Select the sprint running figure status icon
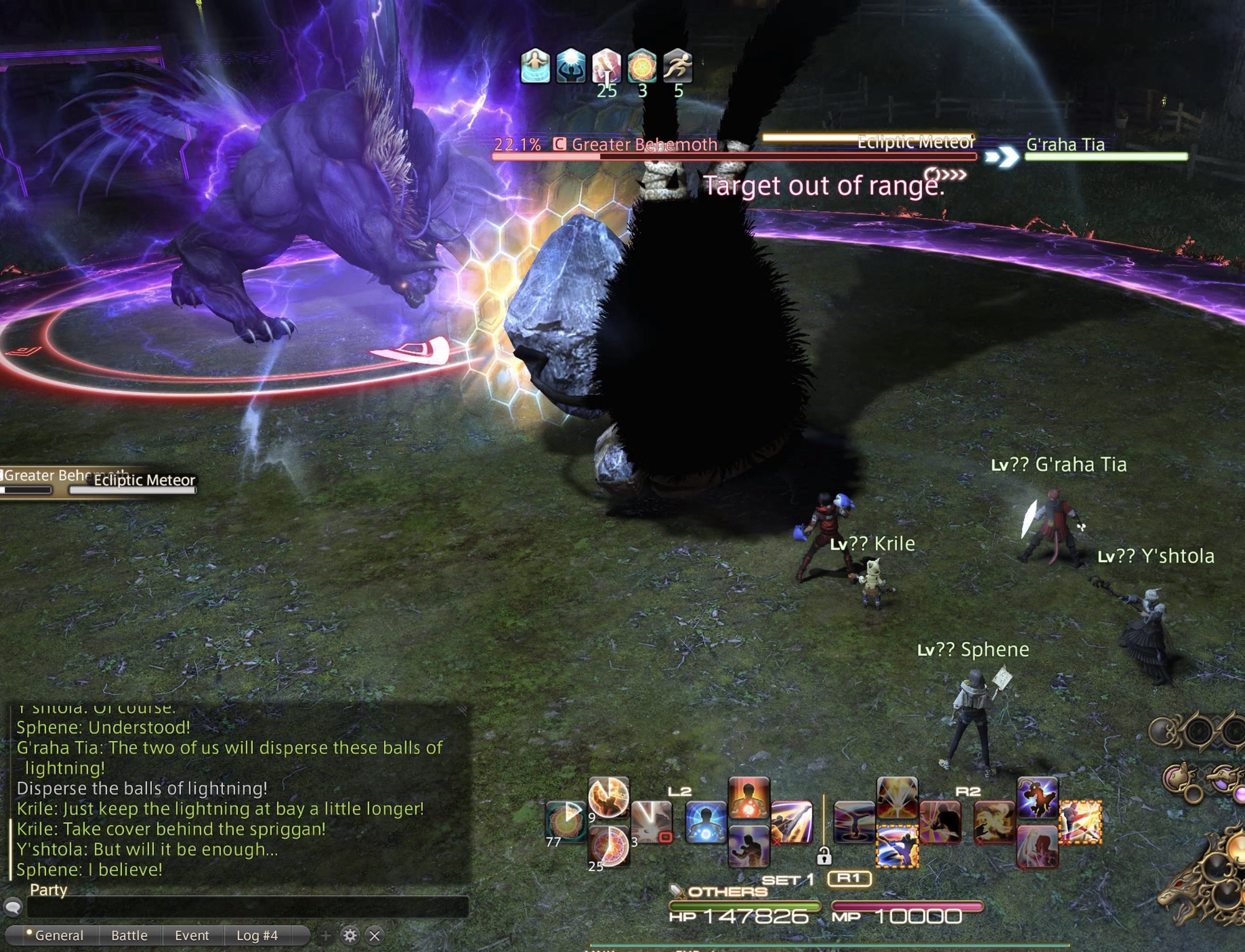The height and width of the screenshot is (952, 1245). pos(677,66)
